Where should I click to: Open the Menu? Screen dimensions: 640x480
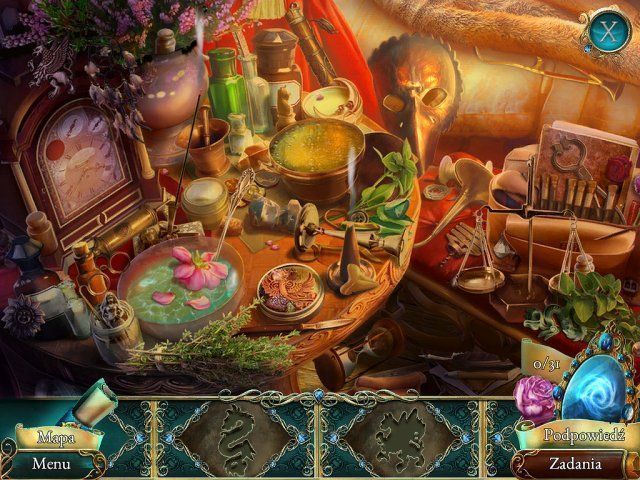coord(50,464)
